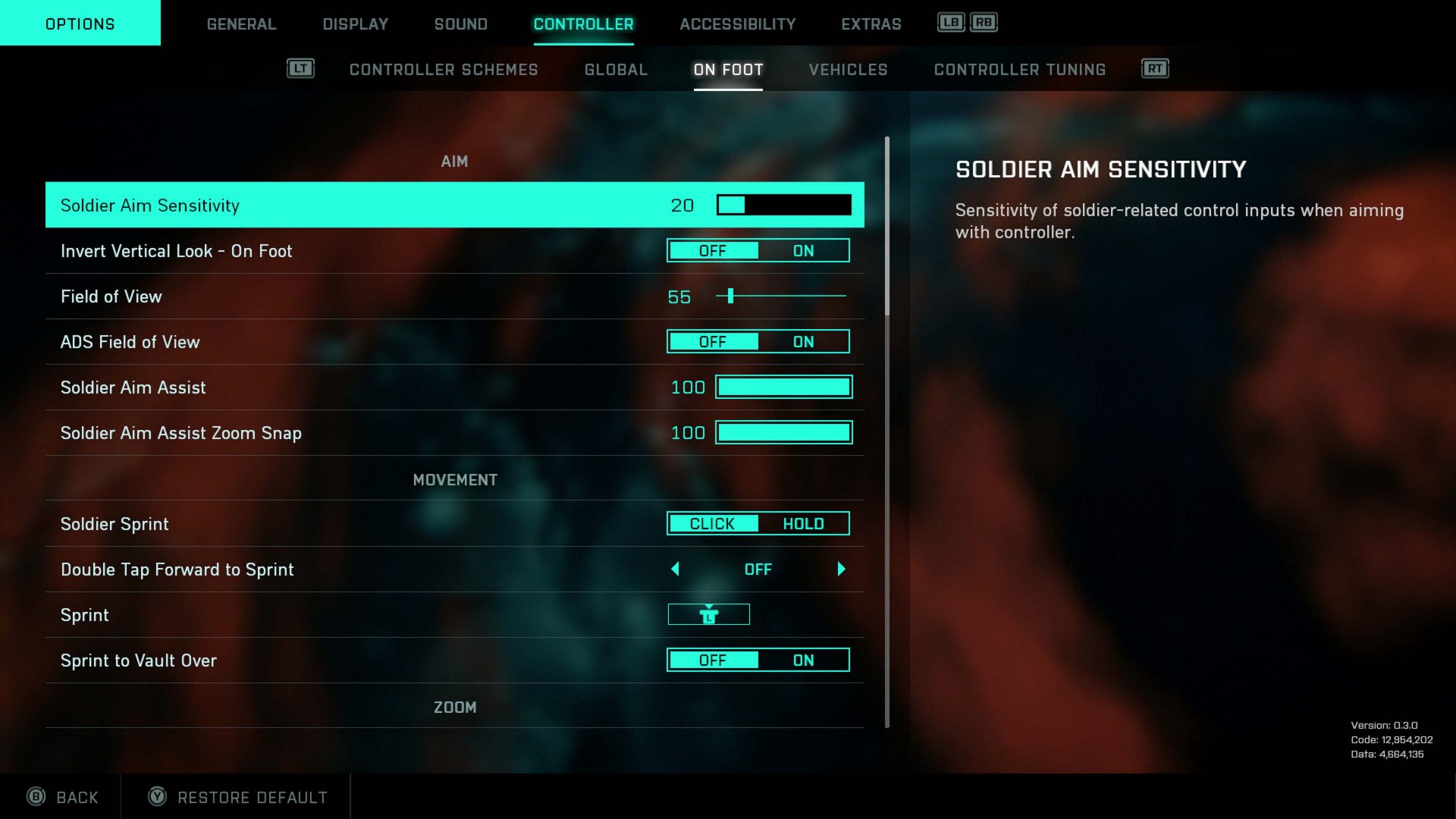This screenshot has width=1456, height=819.
Task: Adjust the Soldier Aim Sensitivity slider
Action: point(783,205)
